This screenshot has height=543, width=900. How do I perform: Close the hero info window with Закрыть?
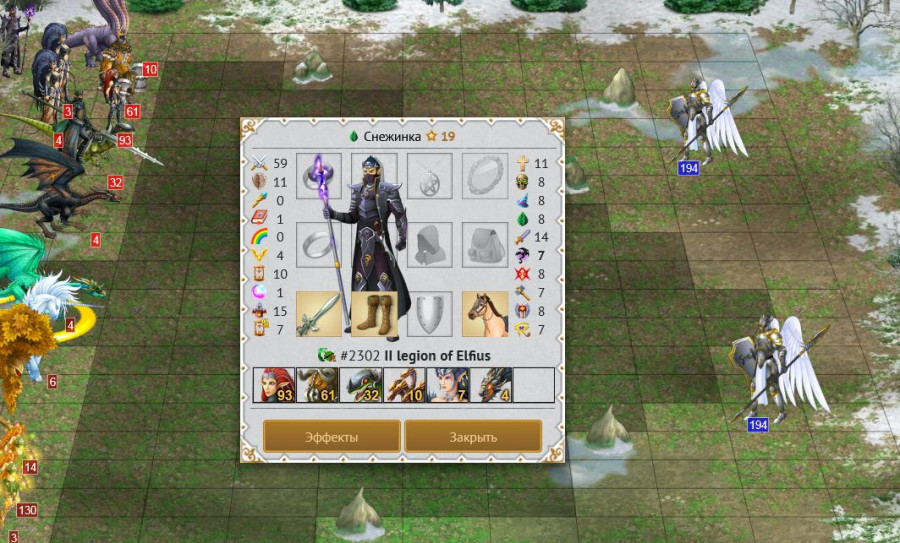tap(473, 437)
